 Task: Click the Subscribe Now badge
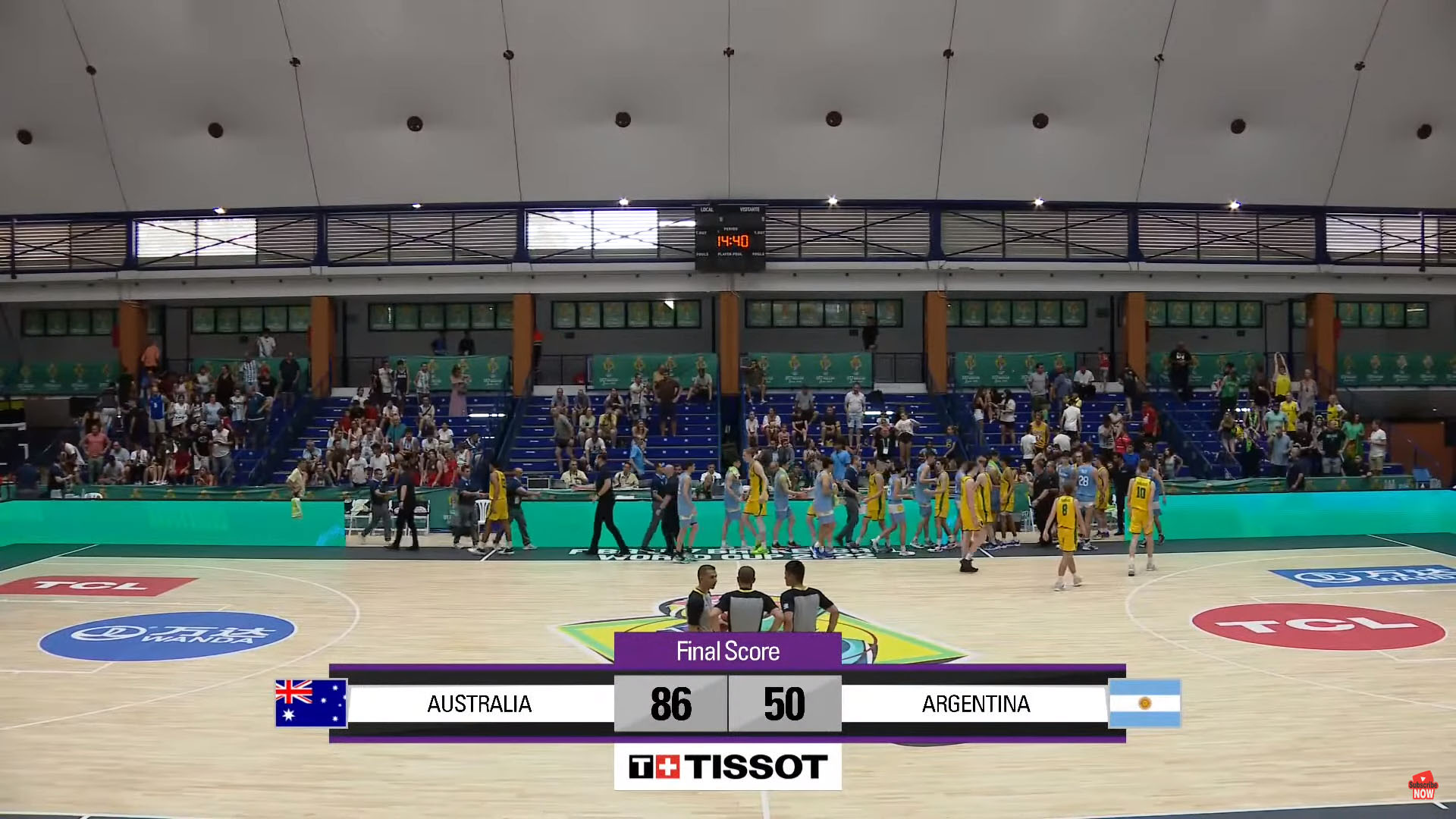(x=1423, y=787)
